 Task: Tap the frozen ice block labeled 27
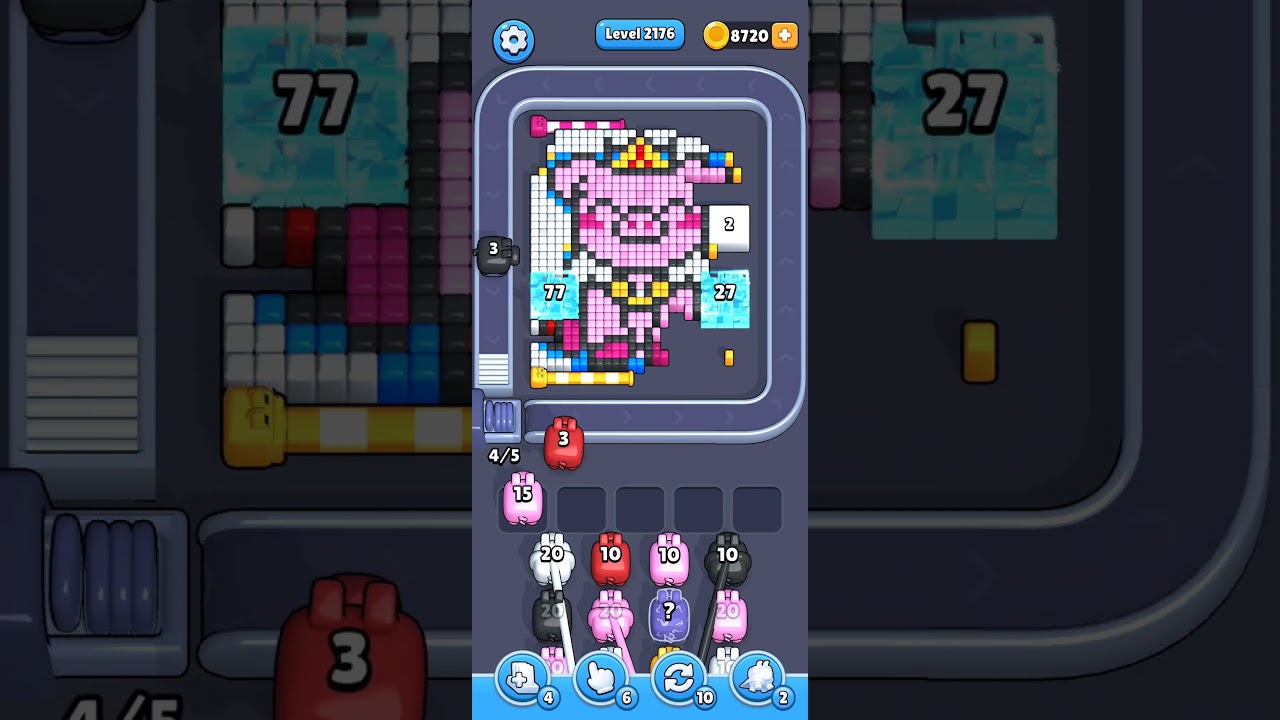point(726,293)
